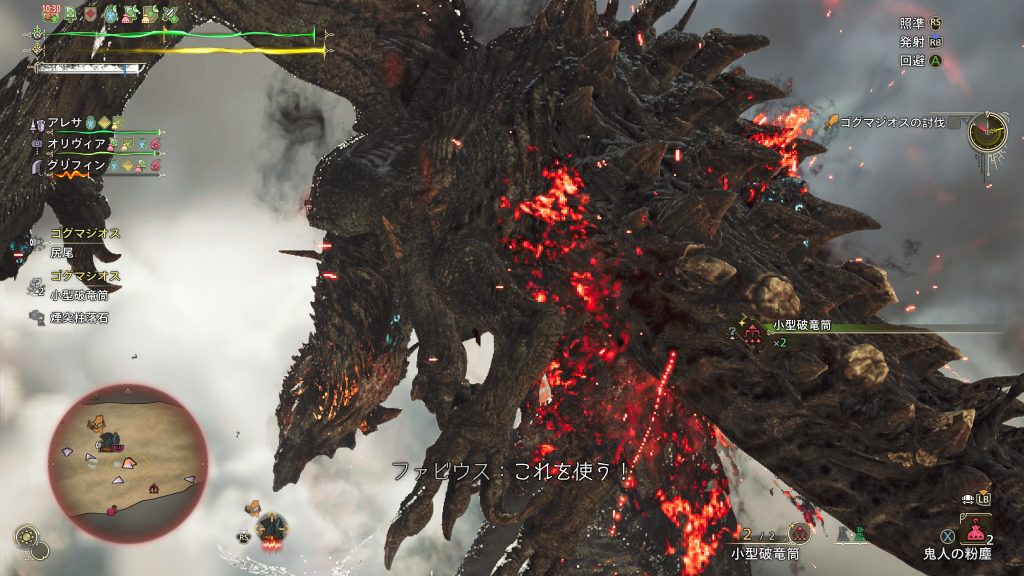Click the timed 10:30 buff icon
1024x576 pixels.
point(51,13)
